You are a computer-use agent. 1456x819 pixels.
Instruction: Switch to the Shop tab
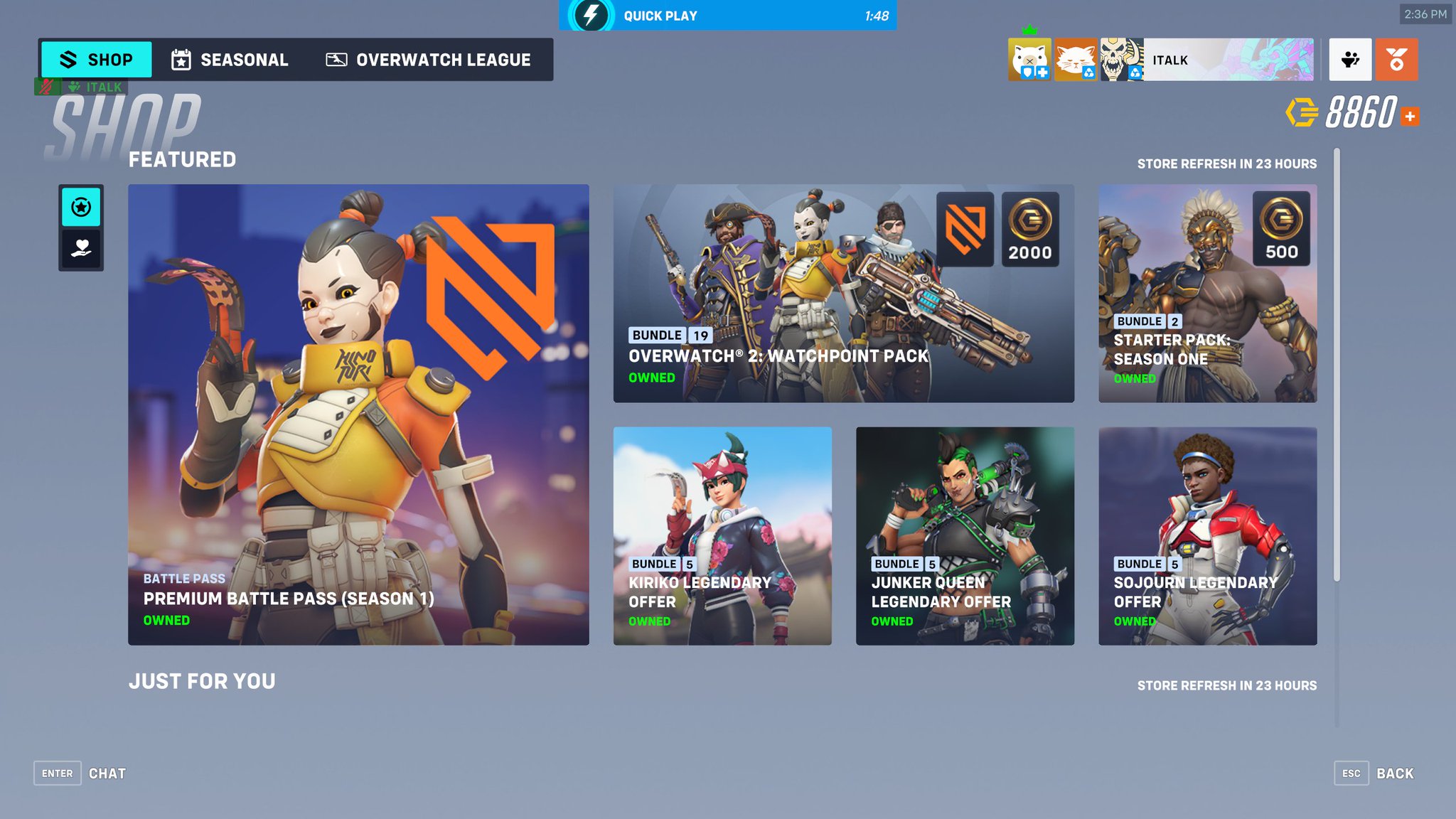pos(95,60)
